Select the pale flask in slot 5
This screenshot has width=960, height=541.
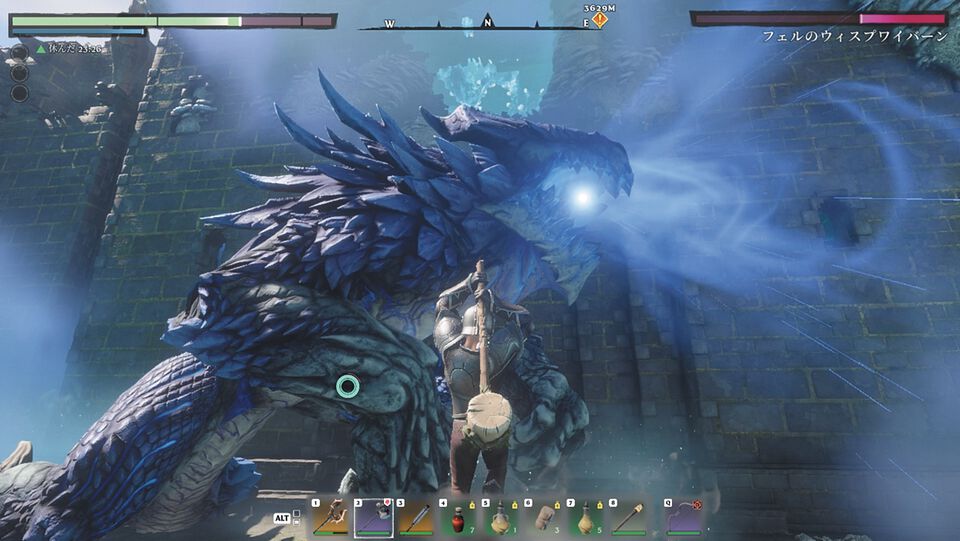pos(501,517)
